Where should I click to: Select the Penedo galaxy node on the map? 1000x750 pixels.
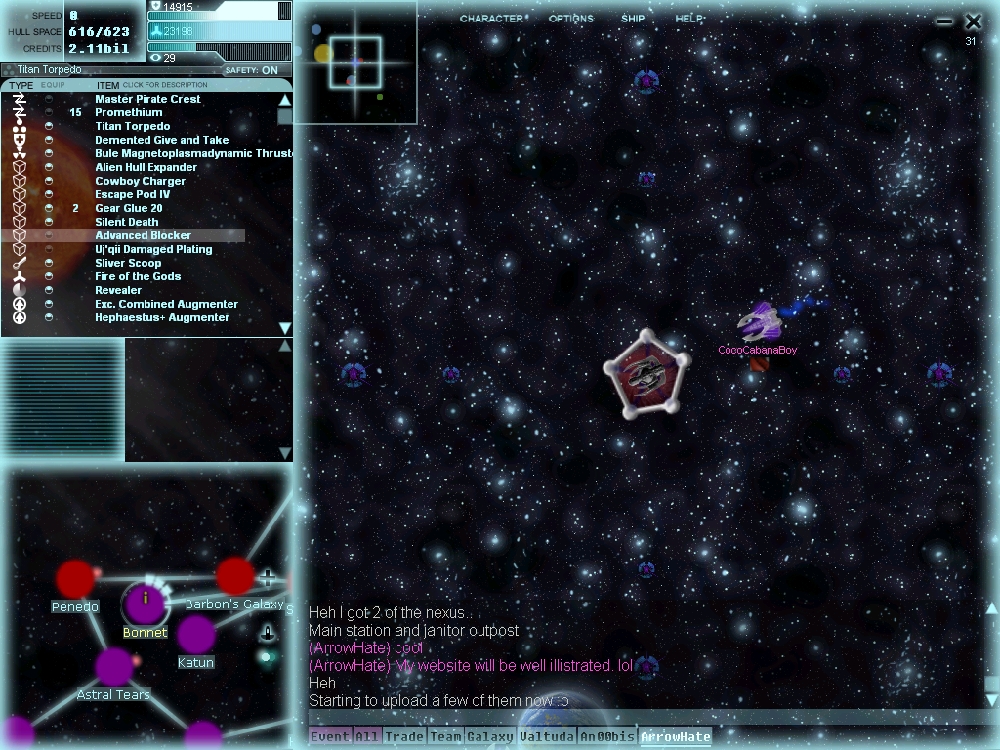(x=75, y=579)
